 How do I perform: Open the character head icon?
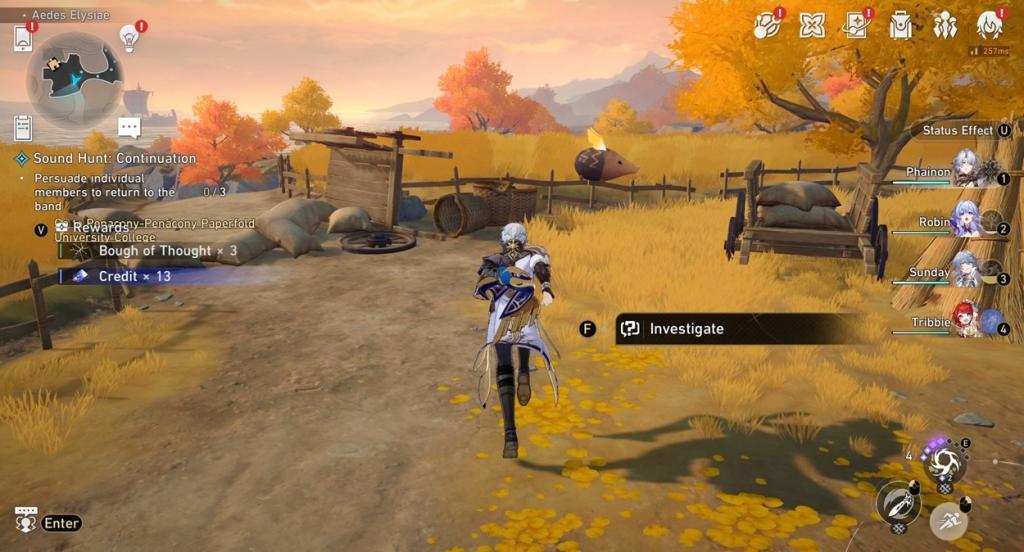point(989,26)
